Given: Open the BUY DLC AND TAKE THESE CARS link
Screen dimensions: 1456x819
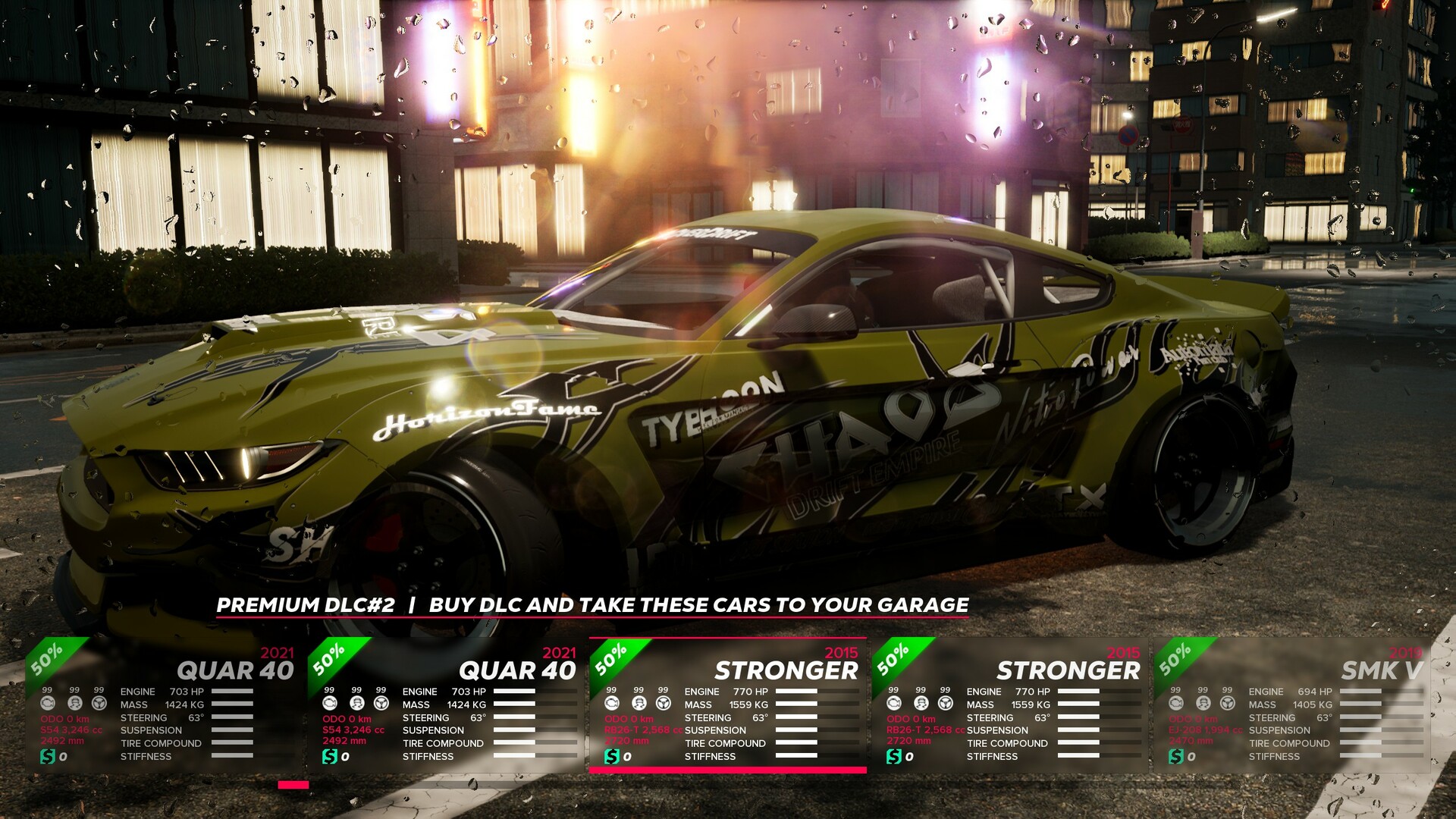Looking at the screenshot, I should [x=698, y=606].
